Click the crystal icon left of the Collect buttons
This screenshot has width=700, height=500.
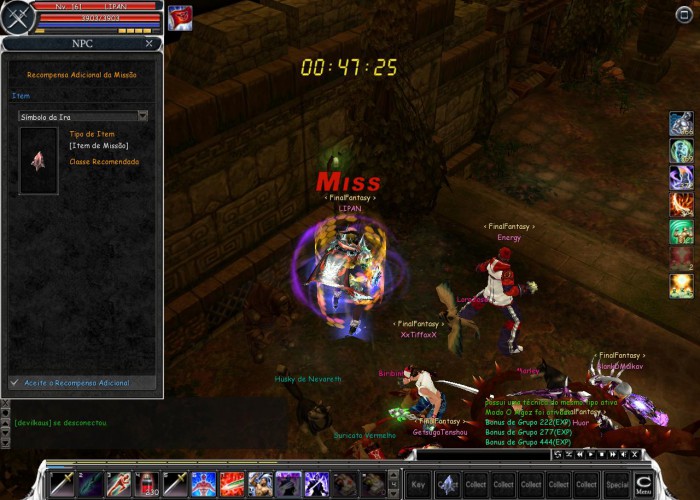pos(447,484)
